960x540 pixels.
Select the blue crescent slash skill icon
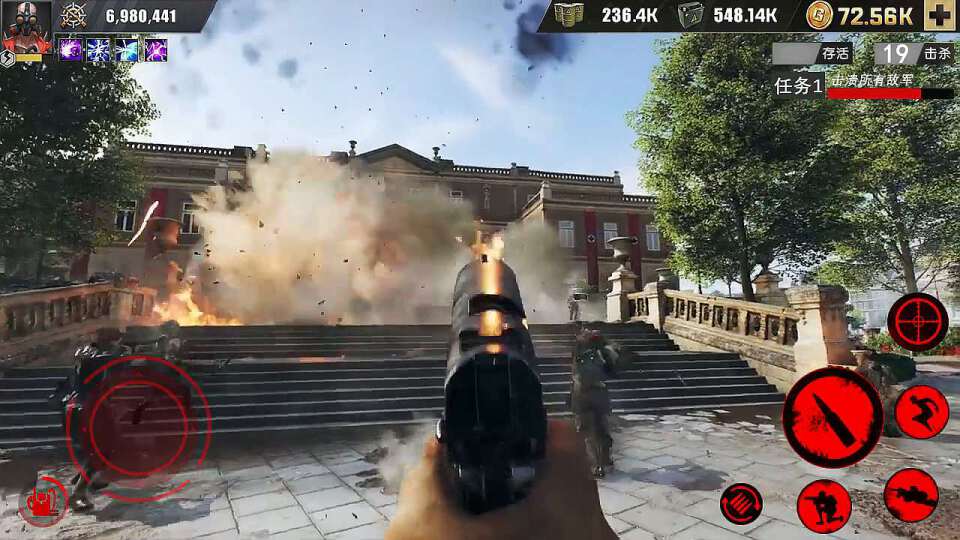127,50
